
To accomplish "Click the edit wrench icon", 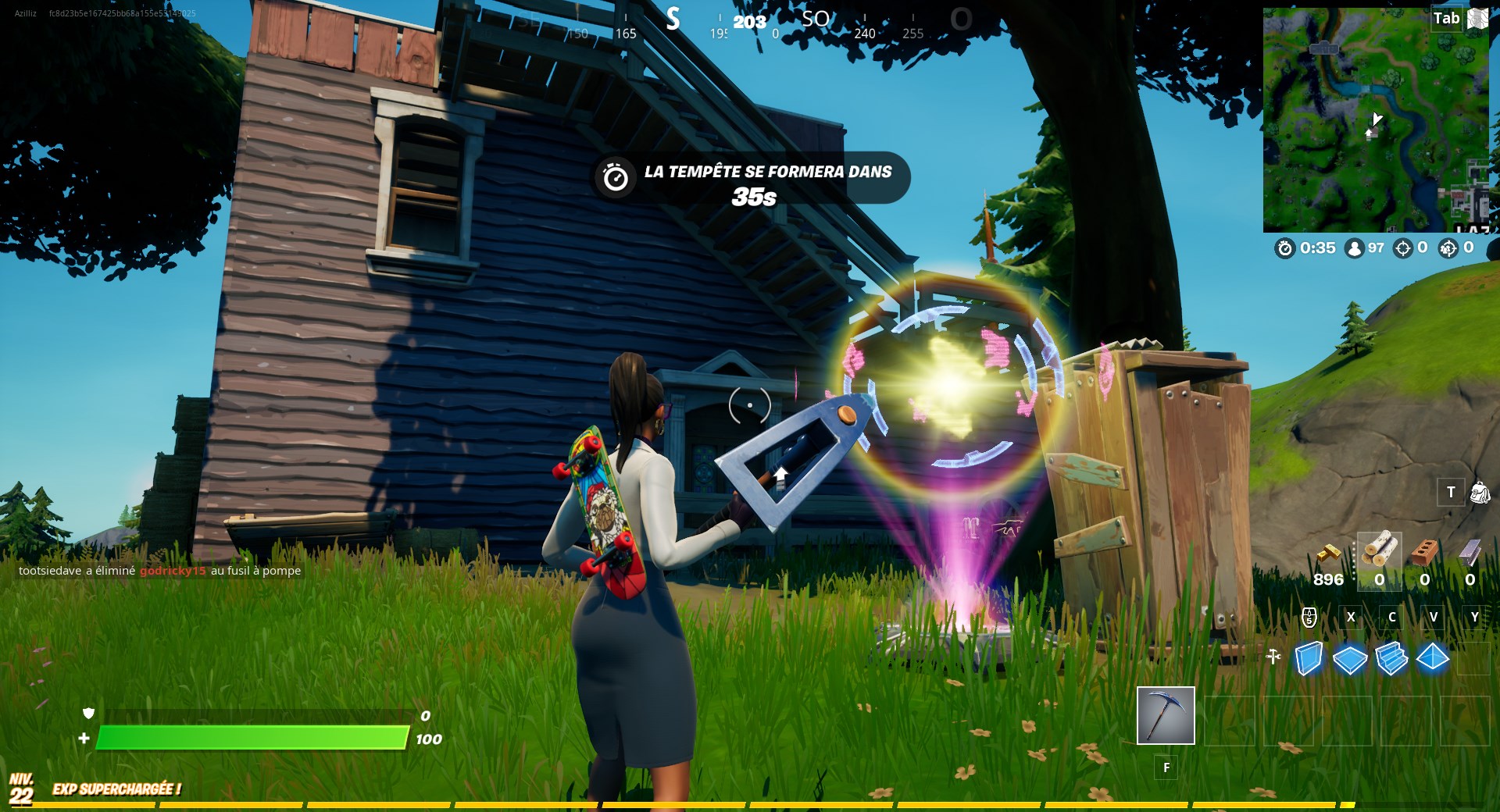I will pos(1273,656).
